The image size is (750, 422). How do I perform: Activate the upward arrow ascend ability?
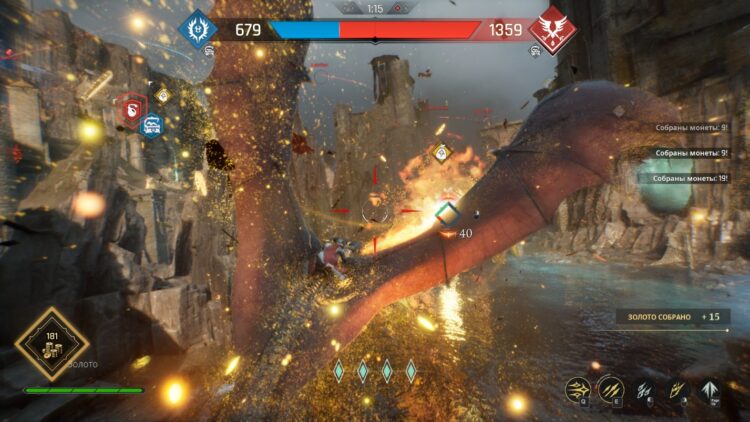pos(712,389)
